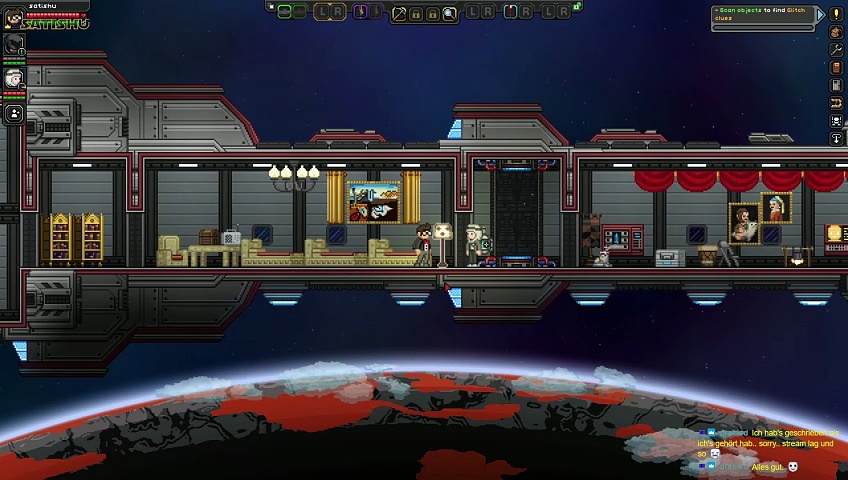The height and width of the screenshot is (480, 848).
Task: Select the green-outlined hotbar slot
Action: (285, 12)
